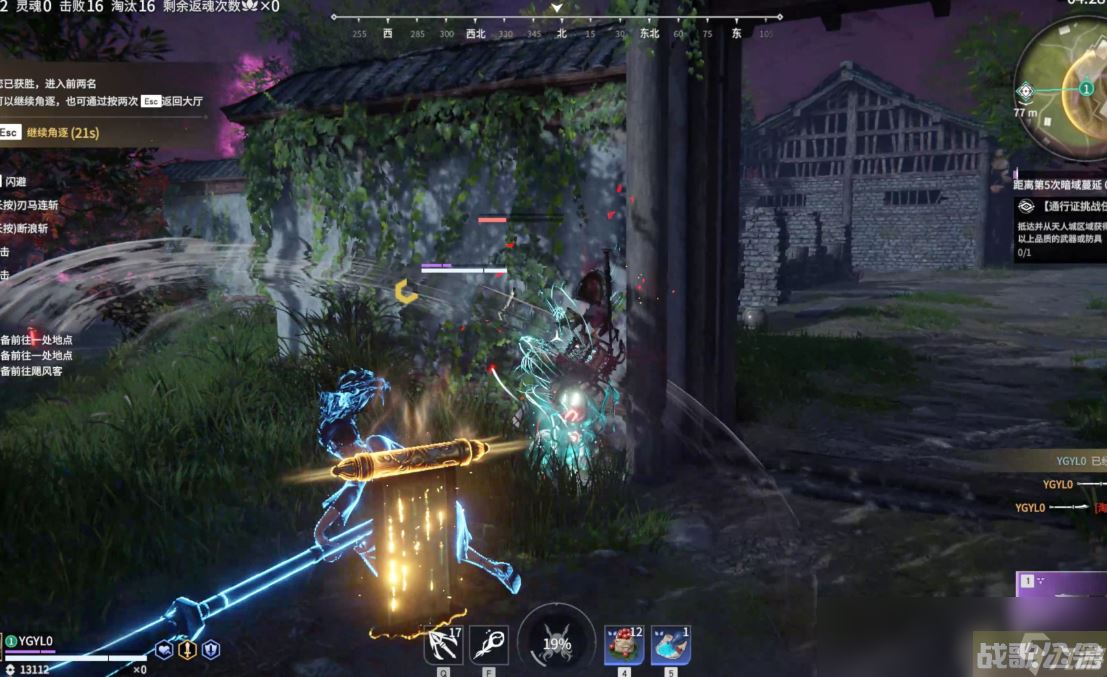
Task: Activate the comet skill icon
Action: point(489,645)
